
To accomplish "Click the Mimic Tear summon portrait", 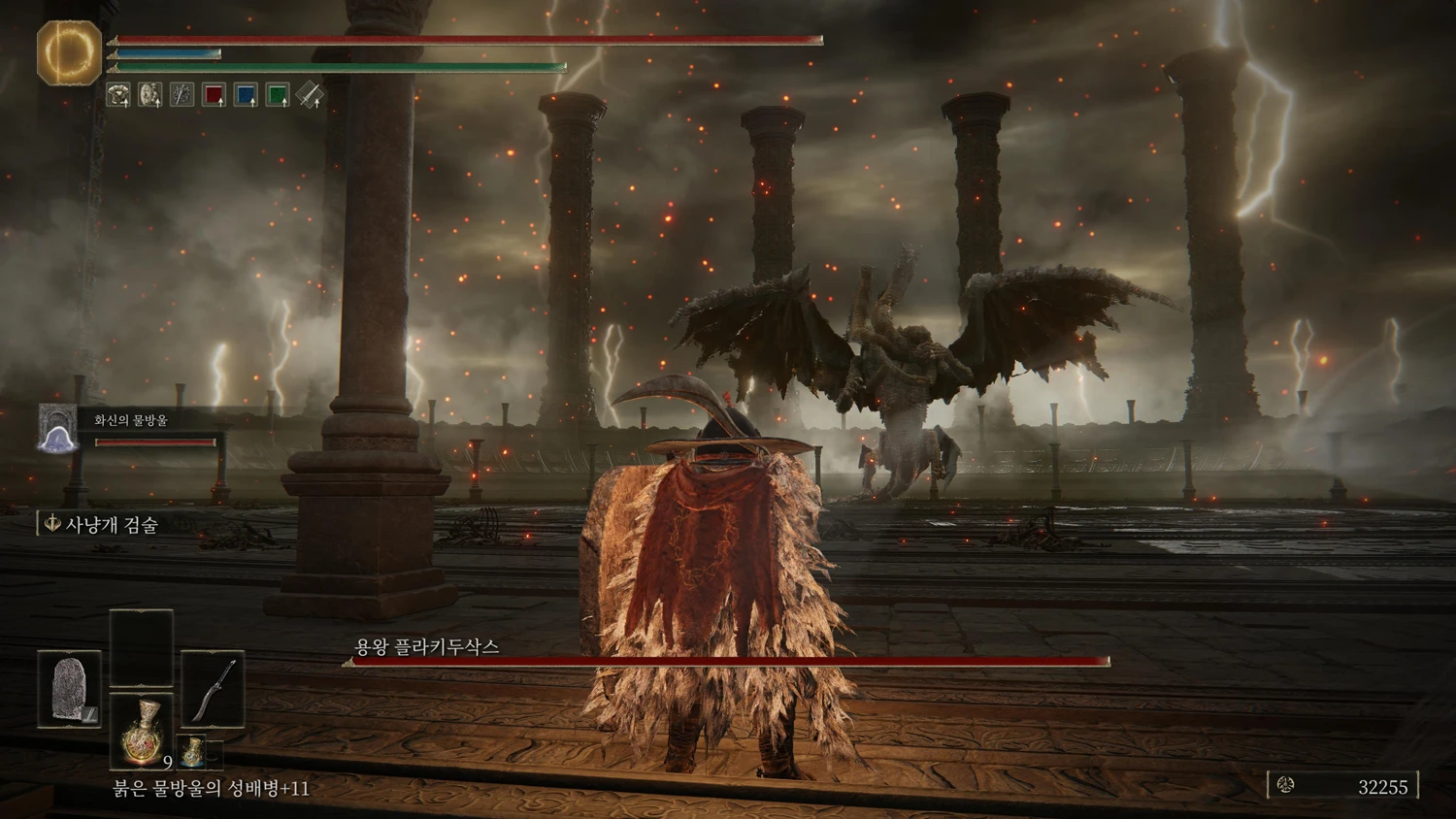I will (x=57, y=429).
